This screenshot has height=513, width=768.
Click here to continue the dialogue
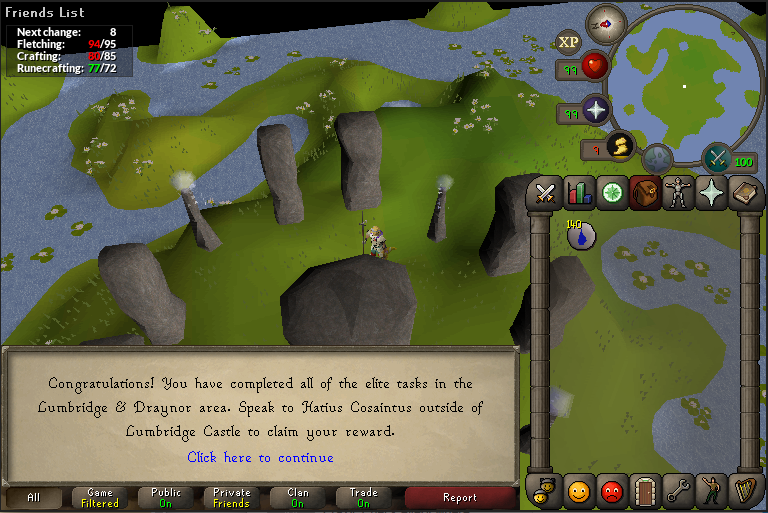tap(260, 457)
